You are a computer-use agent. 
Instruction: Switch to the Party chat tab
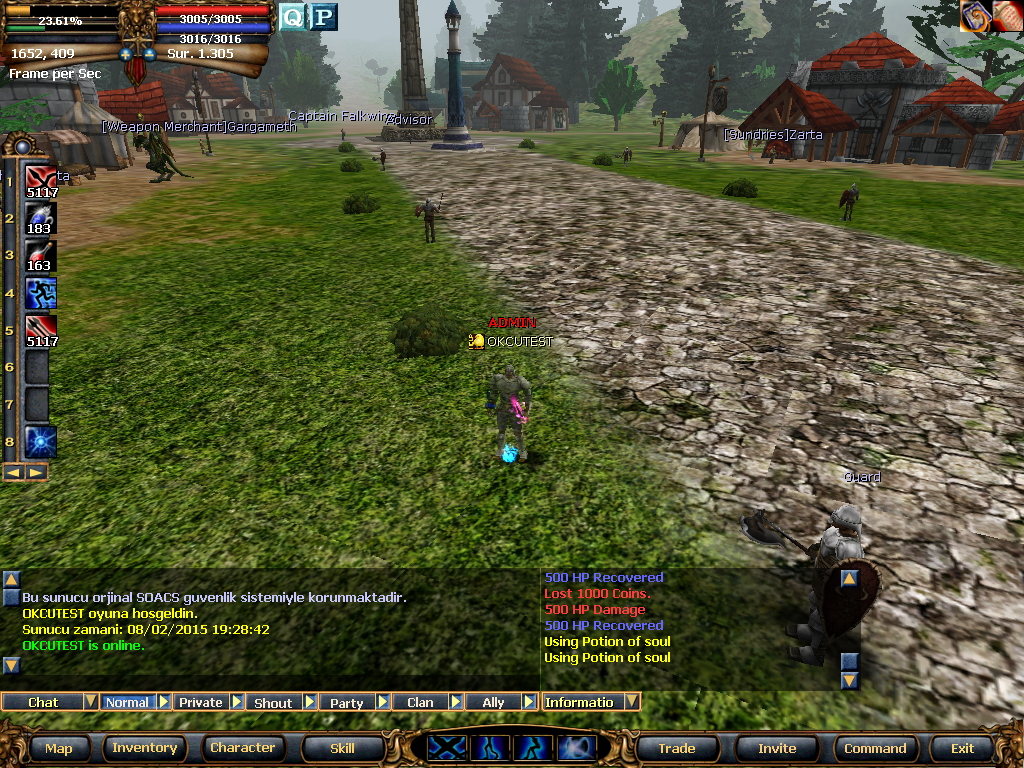point(346,702)
